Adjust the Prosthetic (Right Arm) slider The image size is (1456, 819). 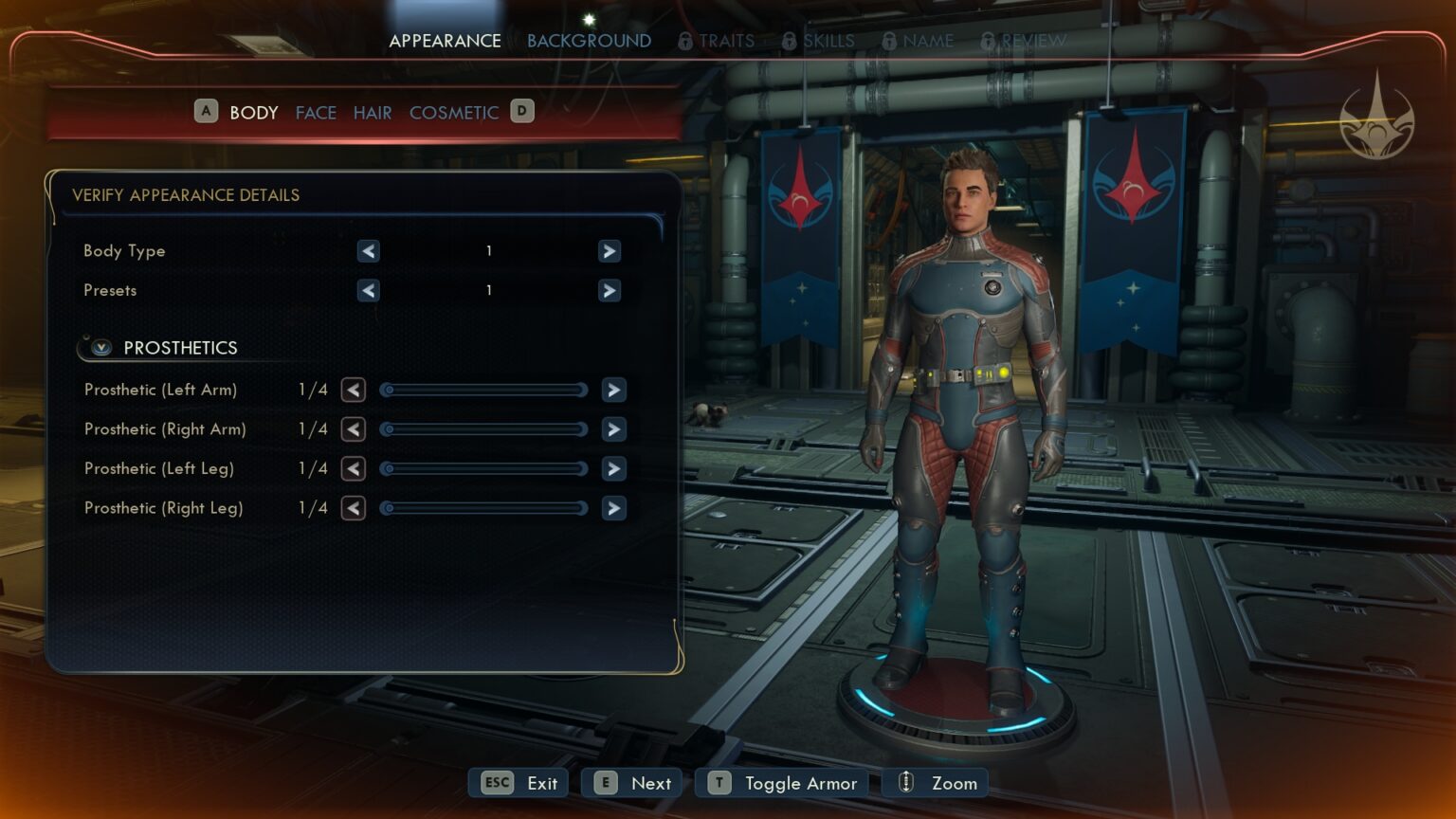point(483,429)
